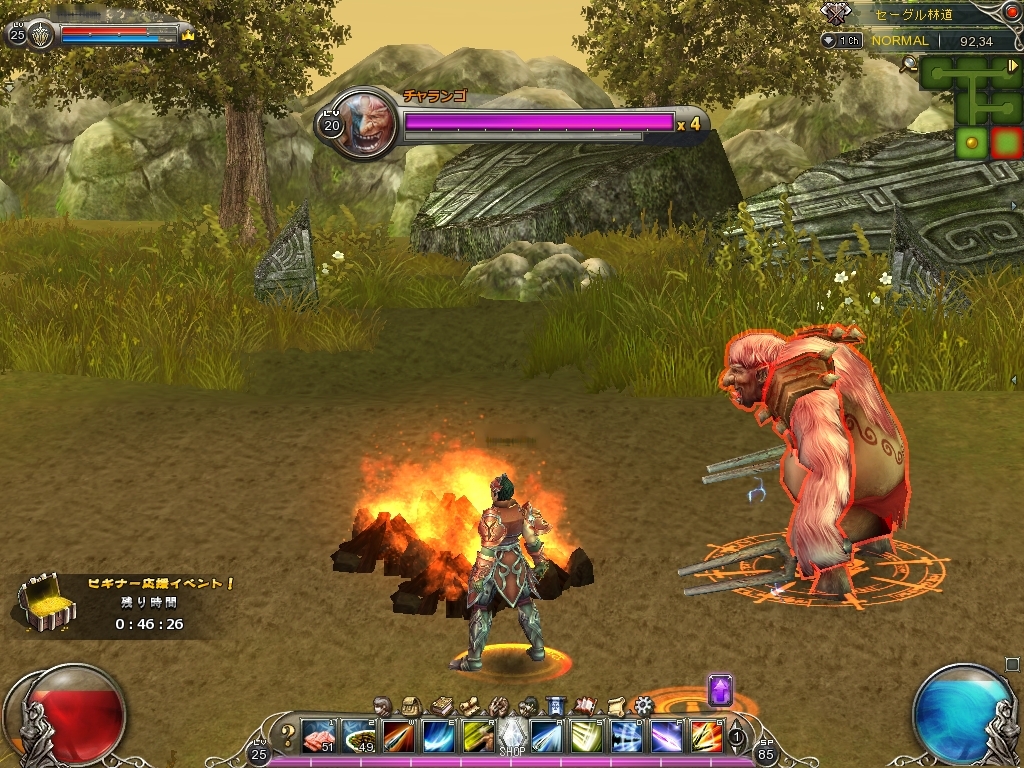This screenshot has height=768, width=1024.
Task: Activate the purple beam skill on F
Action: [x=667, y=736]
